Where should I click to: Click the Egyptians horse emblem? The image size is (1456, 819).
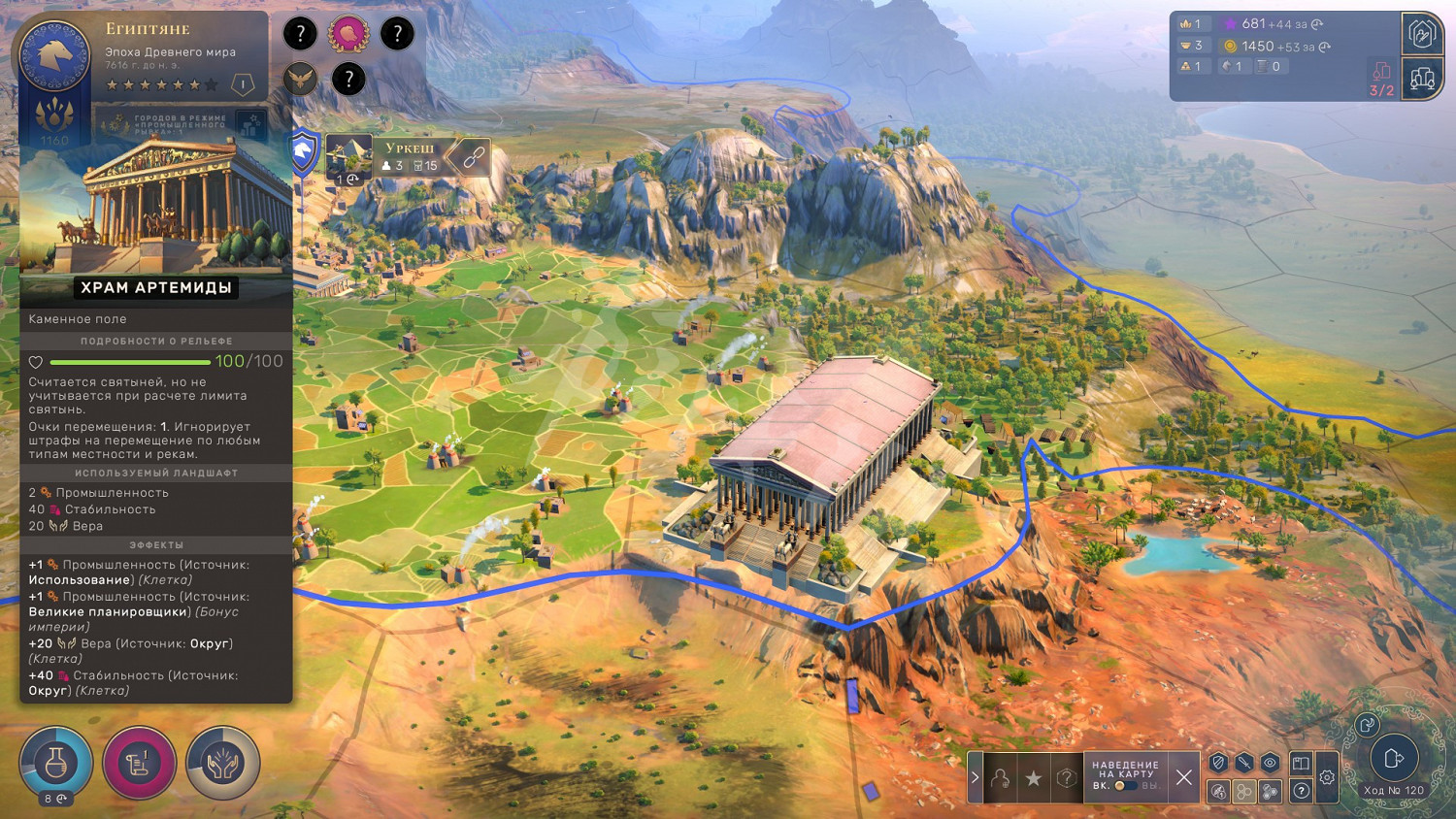point(55,55)
